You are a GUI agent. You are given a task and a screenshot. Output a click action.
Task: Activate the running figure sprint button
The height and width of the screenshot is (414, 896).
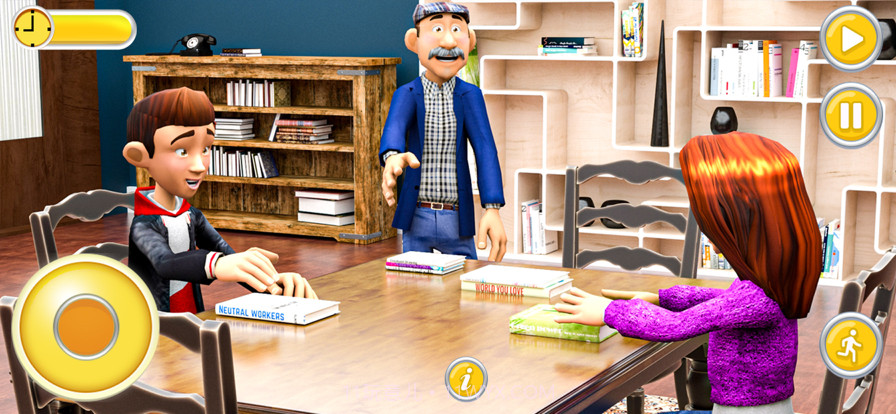850,345
